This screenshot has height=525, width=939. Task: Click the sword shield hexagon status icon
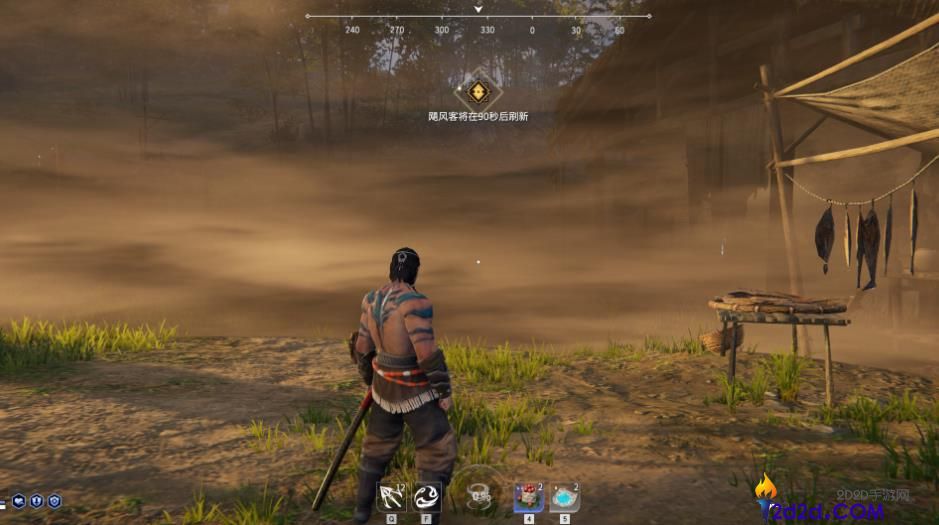36,501
